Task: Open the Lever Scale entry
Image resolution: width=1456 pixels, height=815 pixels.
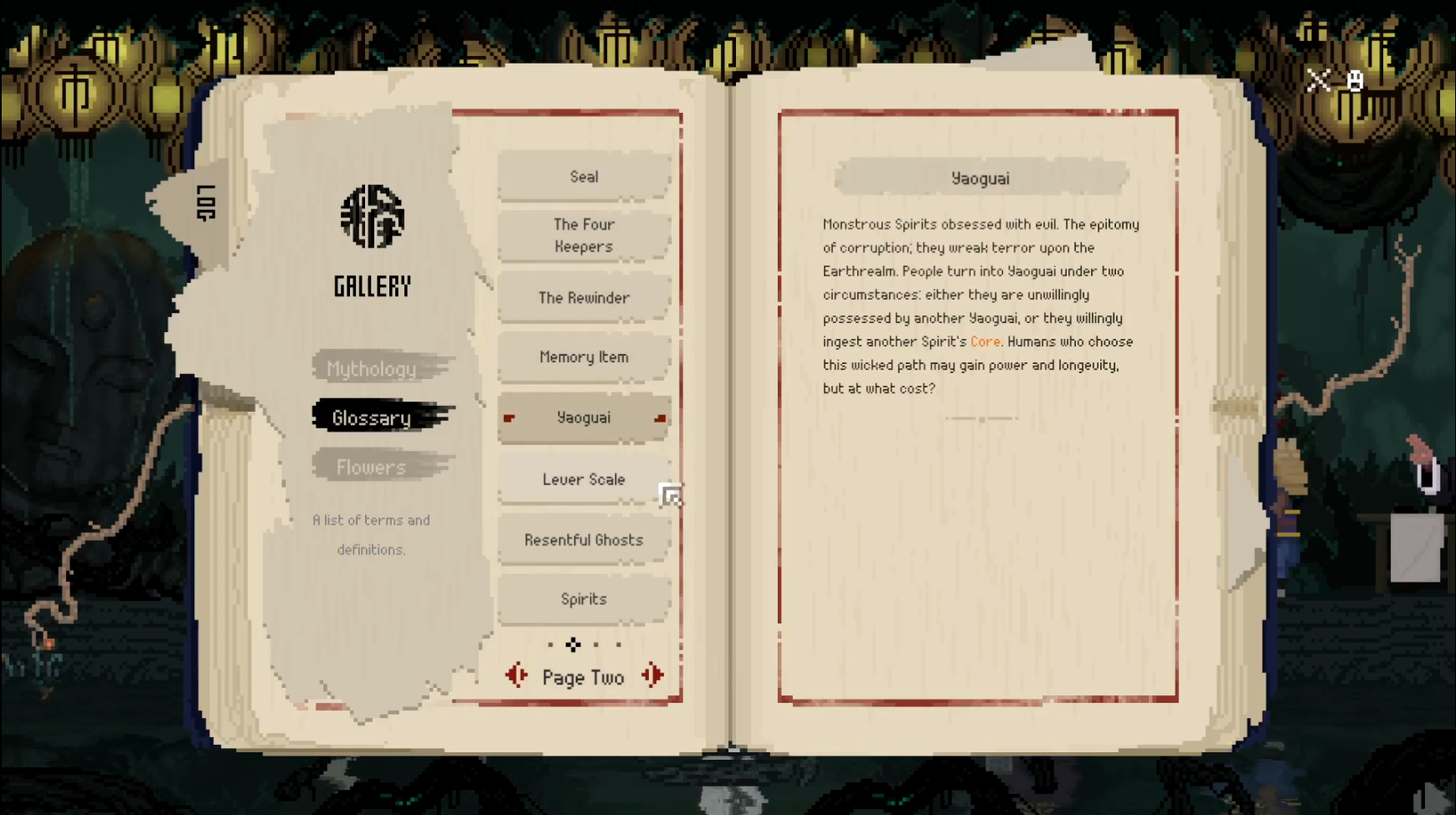Action: (584, 479)
